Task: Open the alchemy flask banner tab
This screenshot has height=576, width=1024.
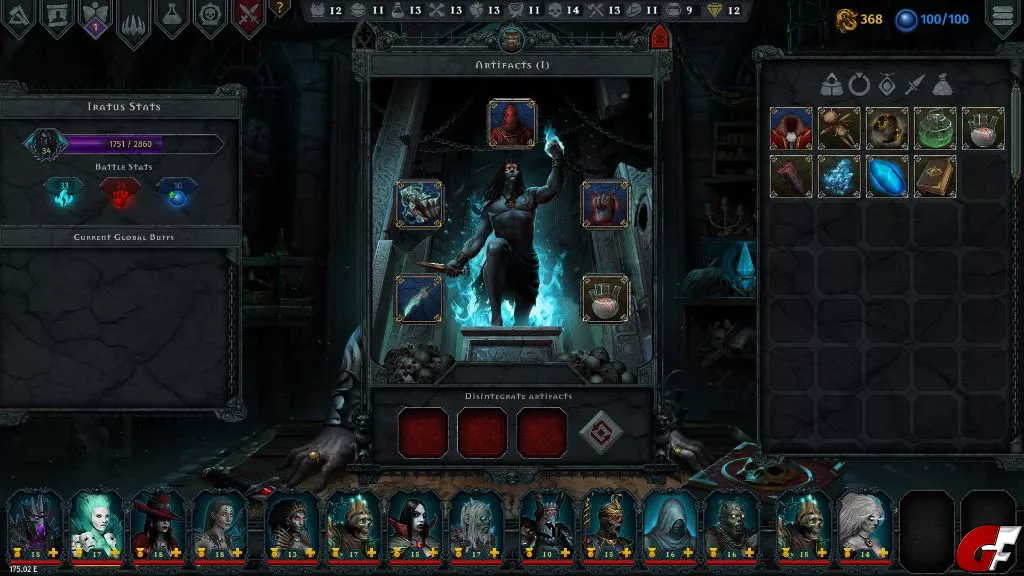Action: point(174,17)
